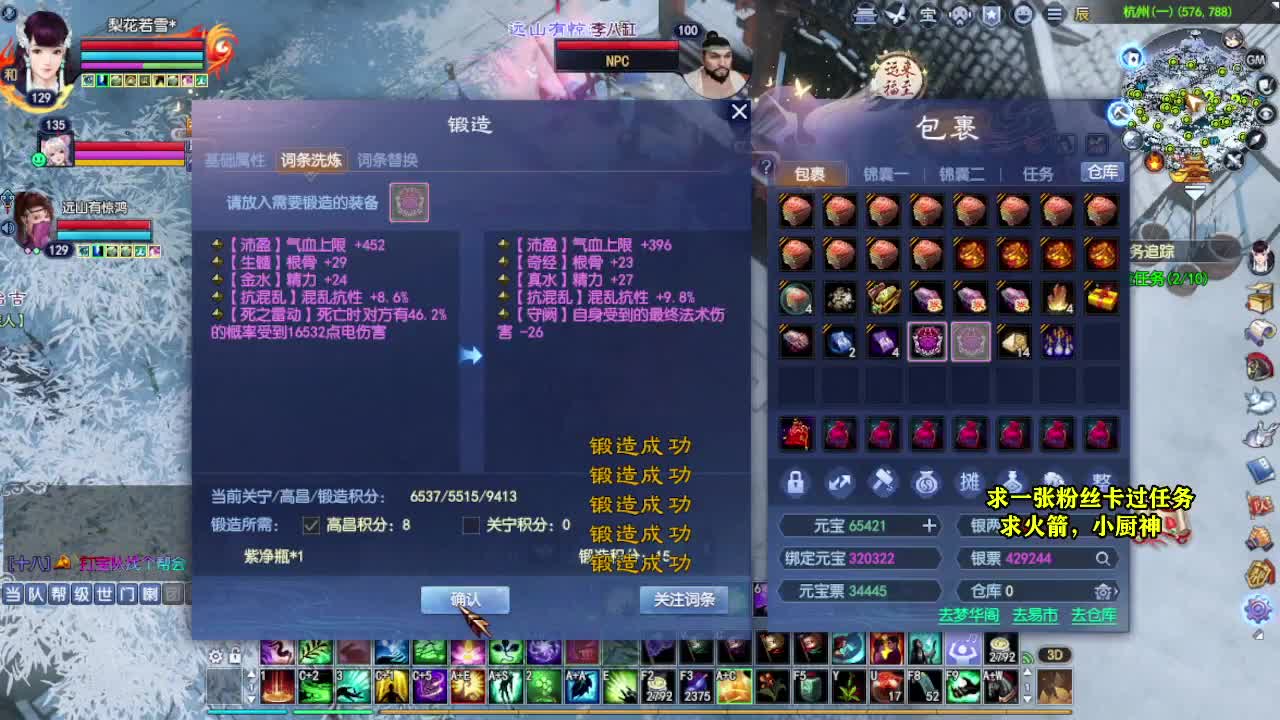
Task: Open the money pouch icon in bag bar
Action: (x=926, y=483)
